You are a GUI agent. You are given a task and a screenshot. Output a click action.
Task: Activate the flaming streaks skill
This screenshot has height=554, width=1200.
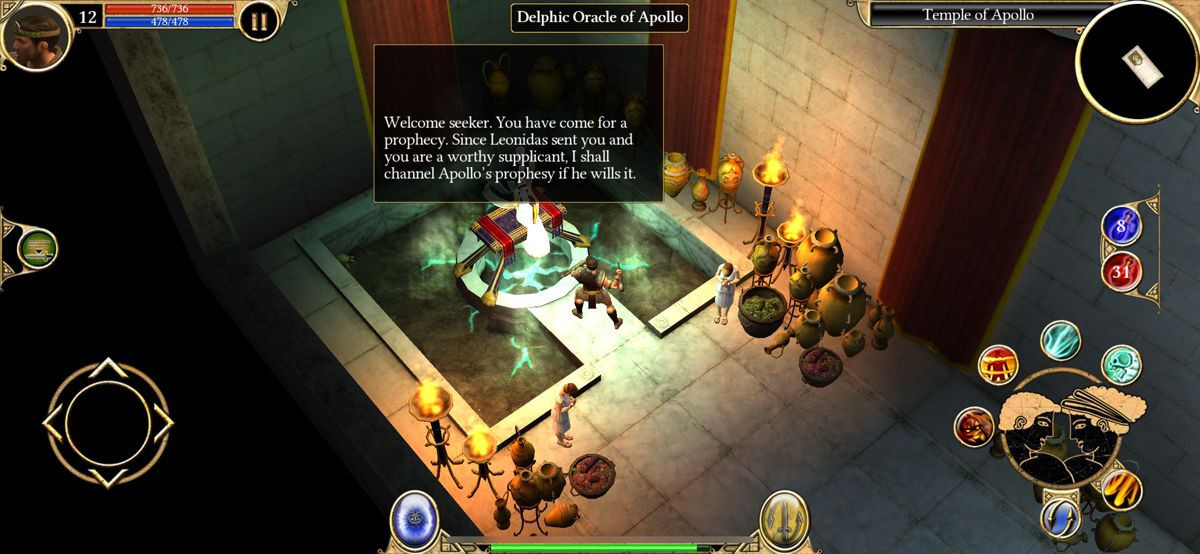point(1121,489)
